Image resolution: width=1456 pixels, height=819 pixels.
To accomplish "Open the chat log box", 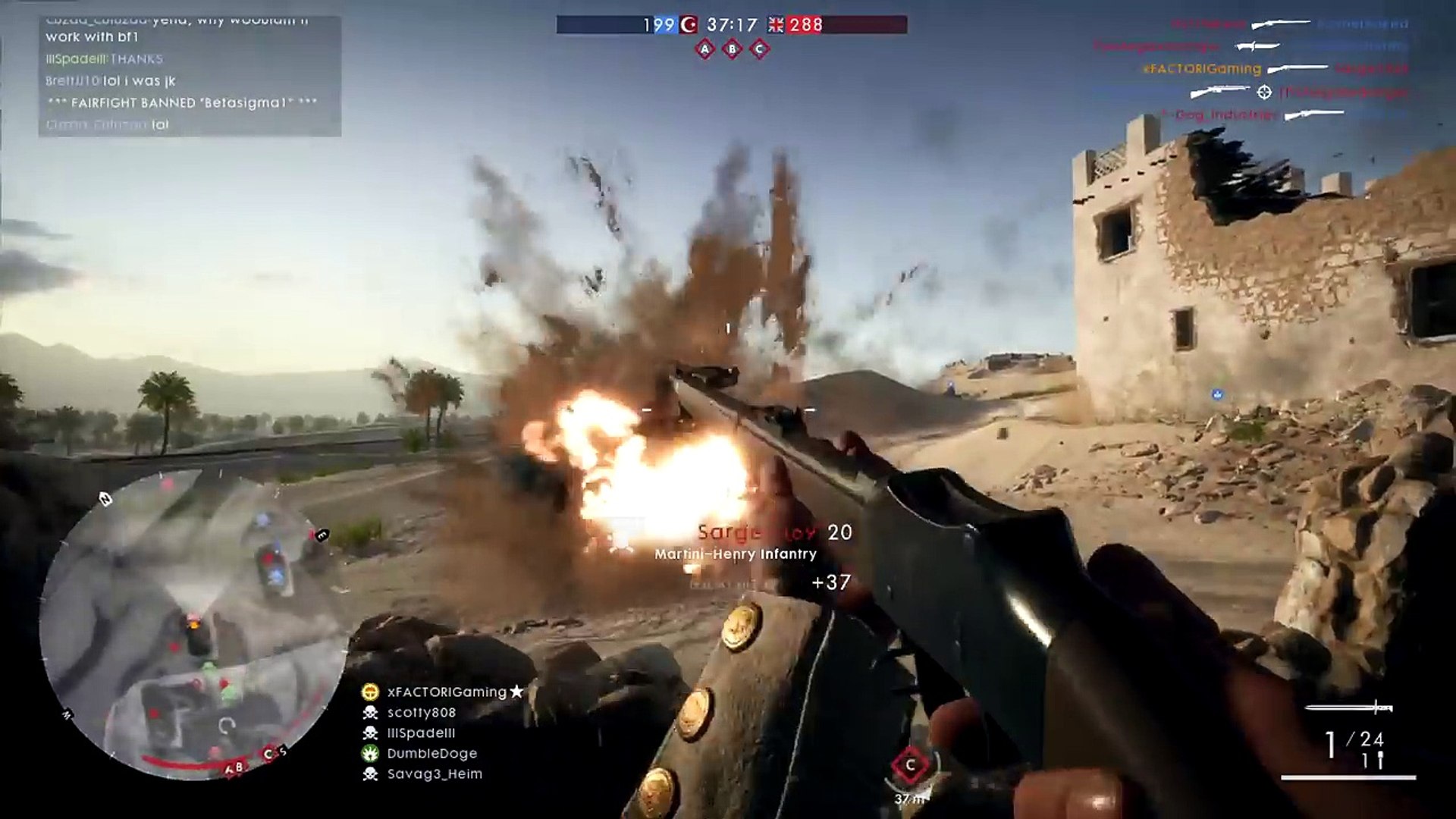I will tap(190, 76).
